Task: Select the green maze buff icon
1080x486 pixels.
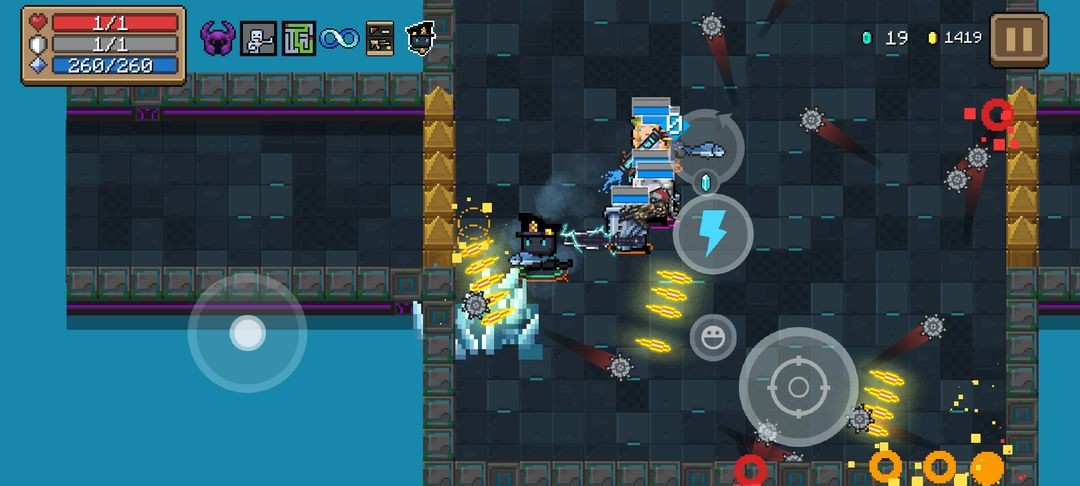Action: [x=298, y=39]
